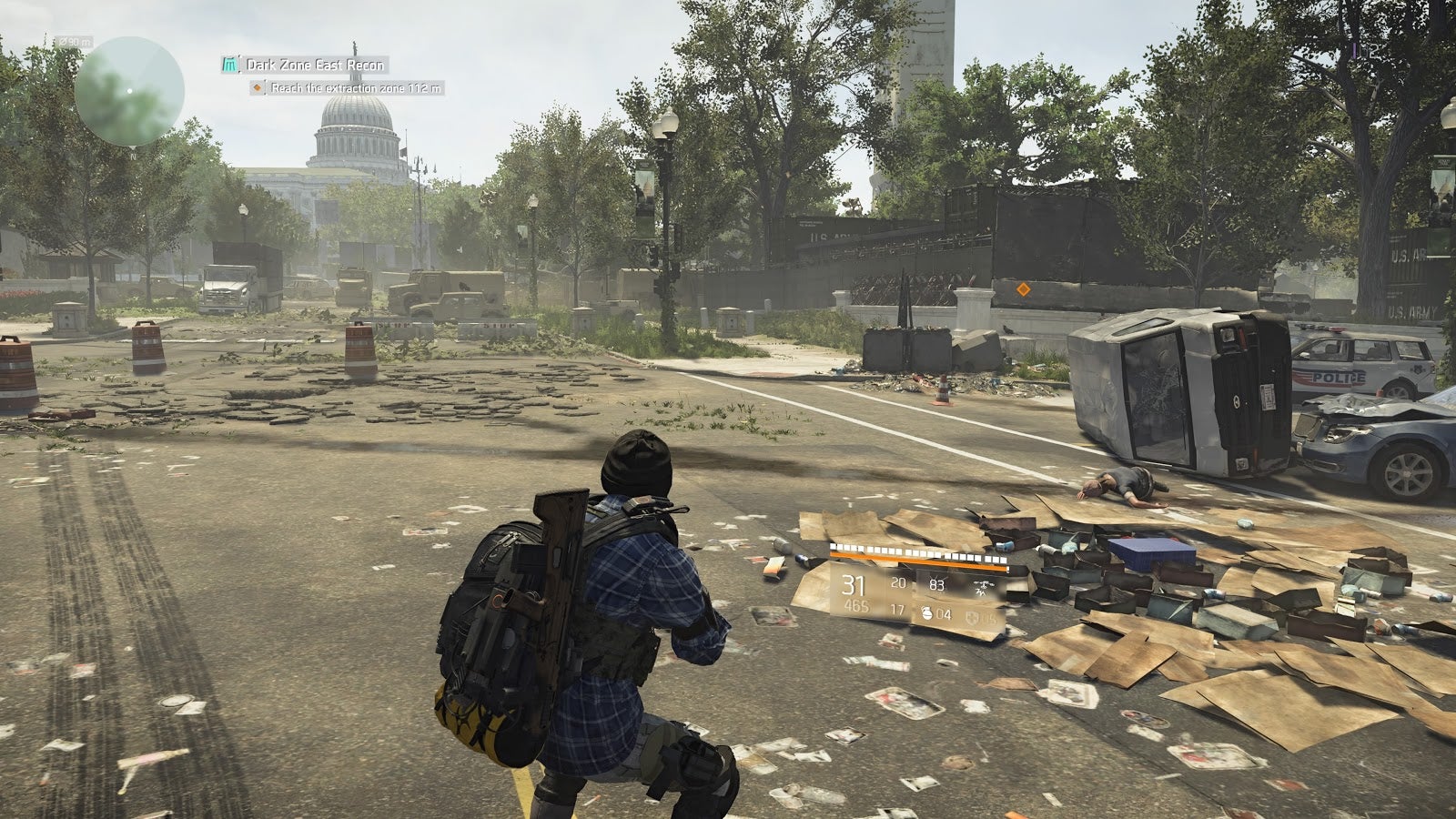Image resolution: width=1456 pixels, height=819 pixels.
Task: Select the N compass marker below the minimap
Action: coord(133,156)
